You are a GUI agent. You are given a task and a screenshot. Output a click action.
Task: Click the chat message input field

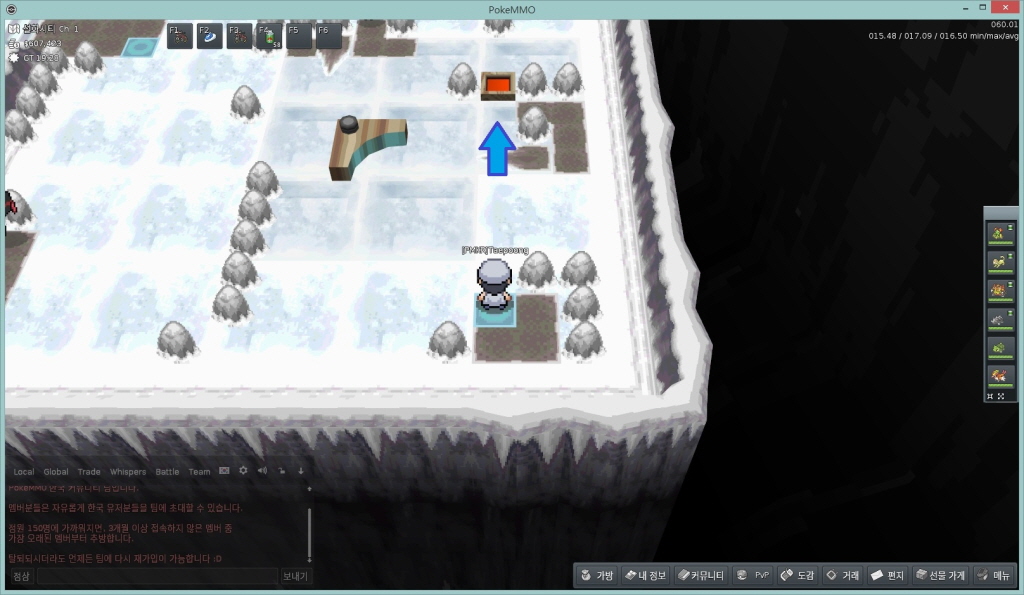pos(155,576)
